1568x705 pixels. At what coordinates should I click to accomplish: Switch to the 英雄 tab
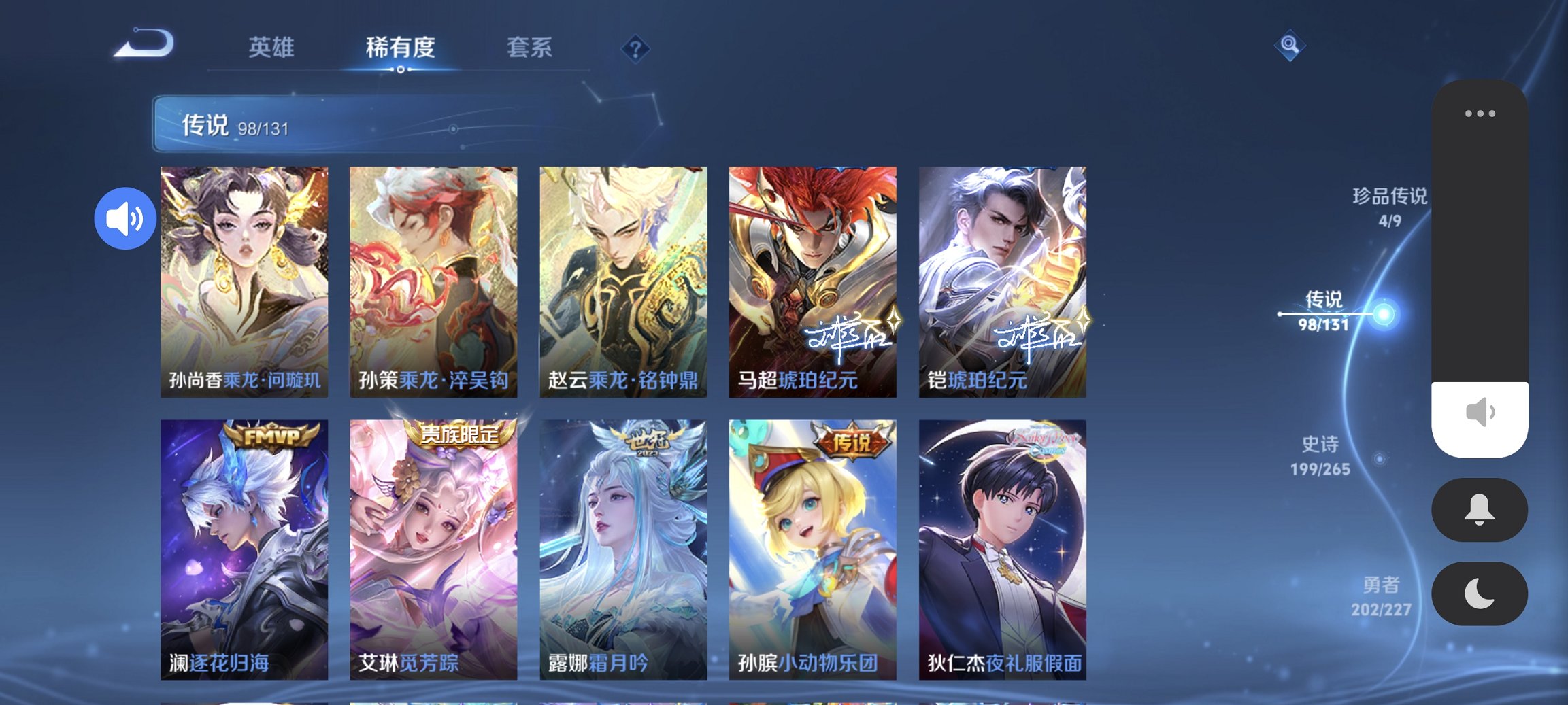pos(271,48)
